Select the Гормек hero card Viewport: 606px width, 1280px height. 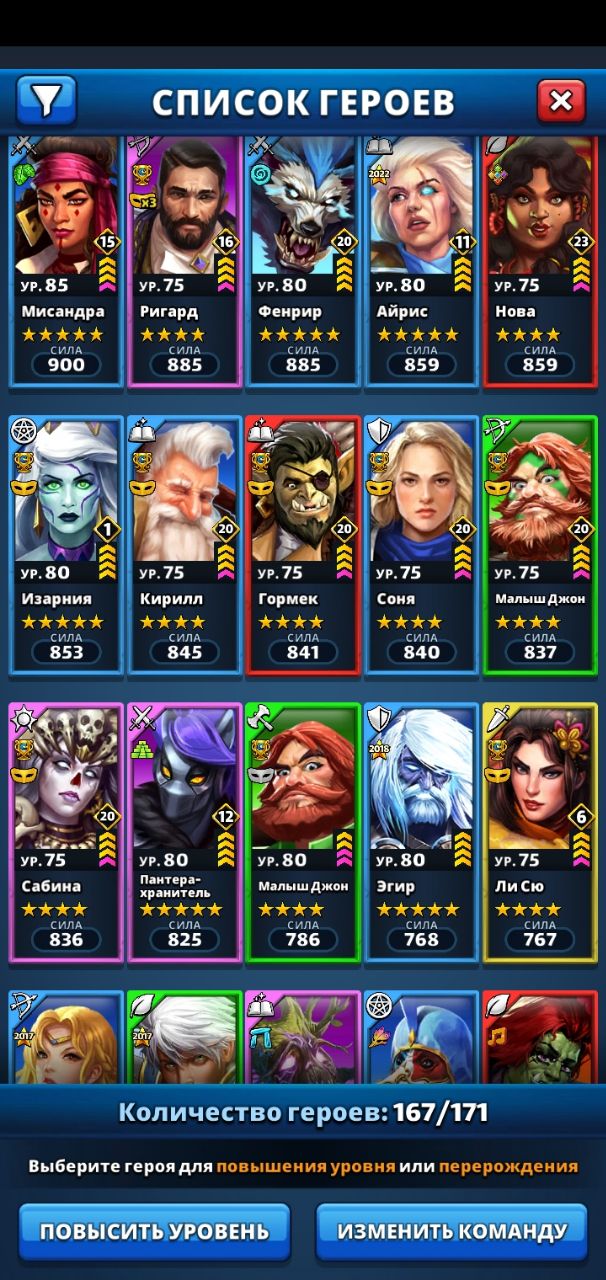coord(302,545)
